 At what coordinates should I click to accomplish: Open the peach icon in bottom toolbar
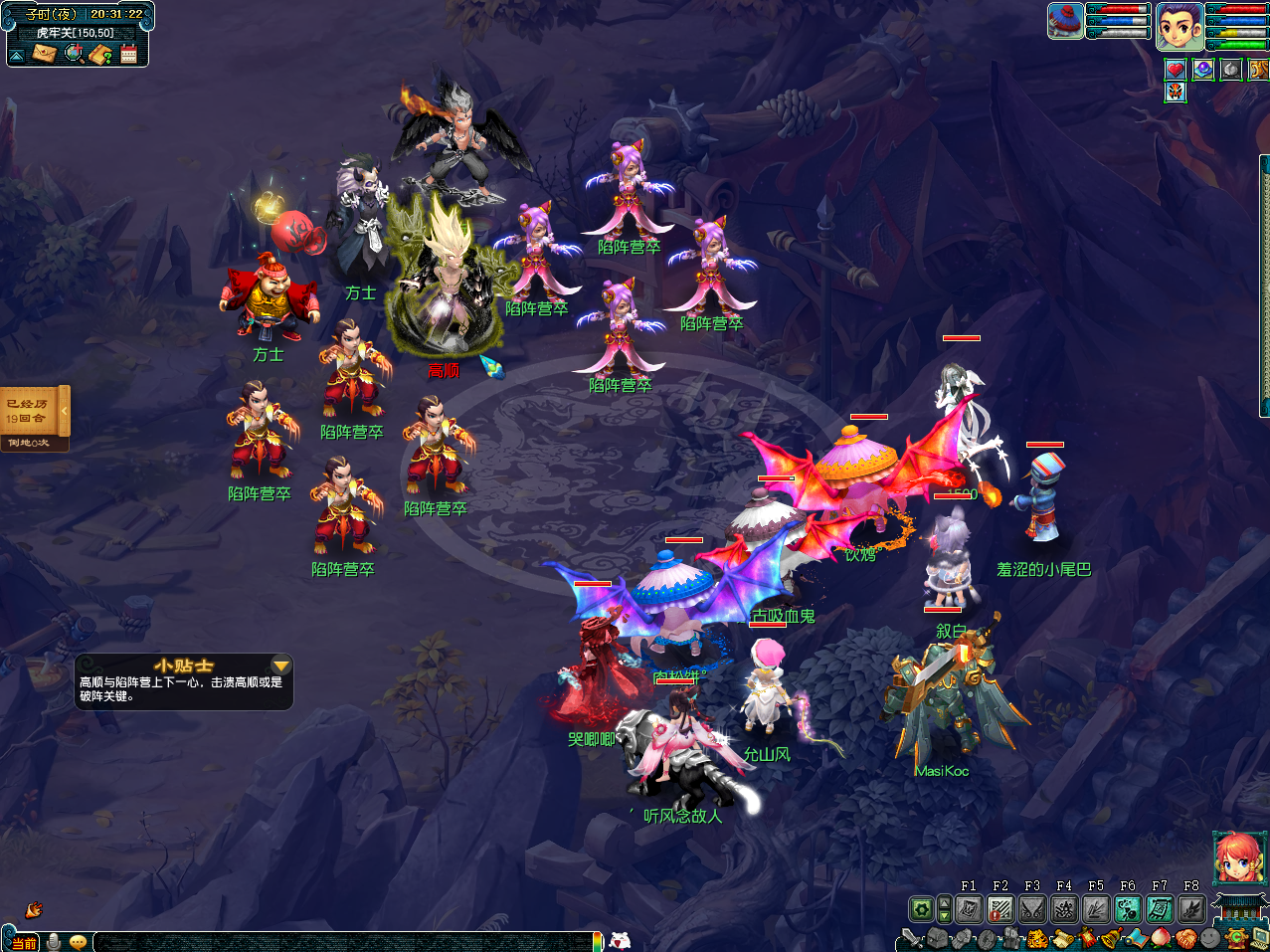click(x=1161, y=937)
